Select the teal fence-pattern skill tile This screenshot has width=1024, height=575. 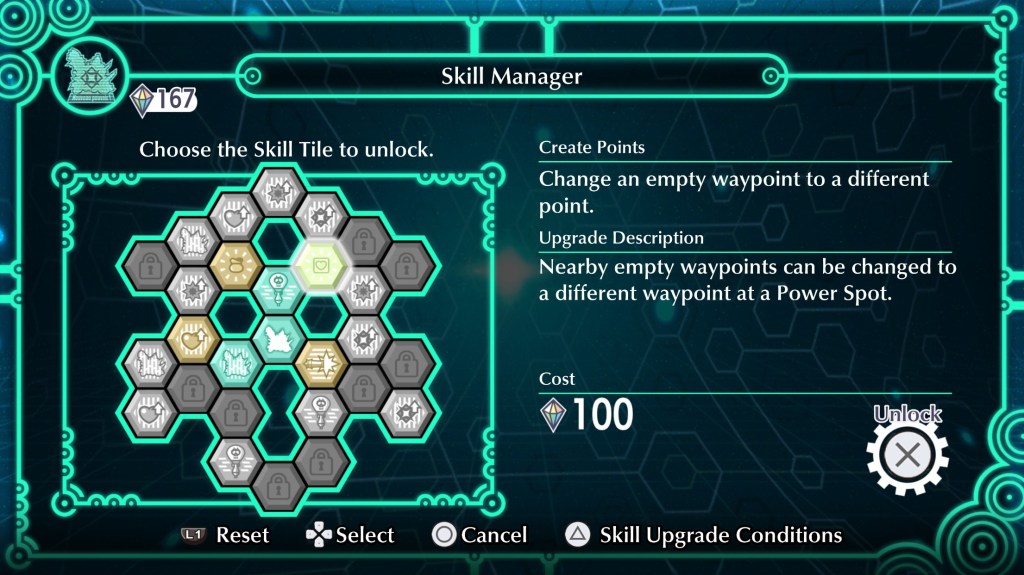pyautogui.click(x=235, y=361)
